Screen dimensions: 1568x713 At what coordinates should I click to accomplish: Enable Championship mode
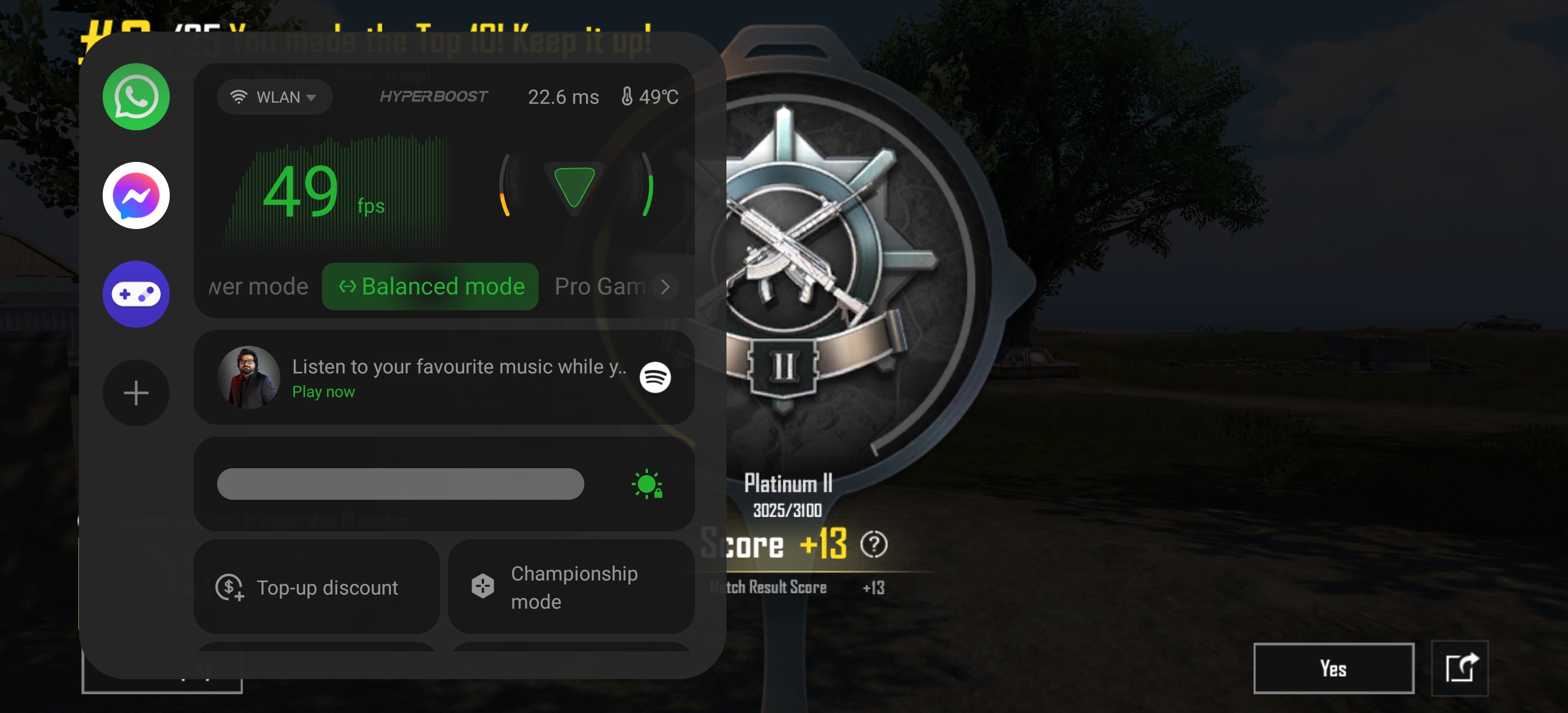(570, 587)
